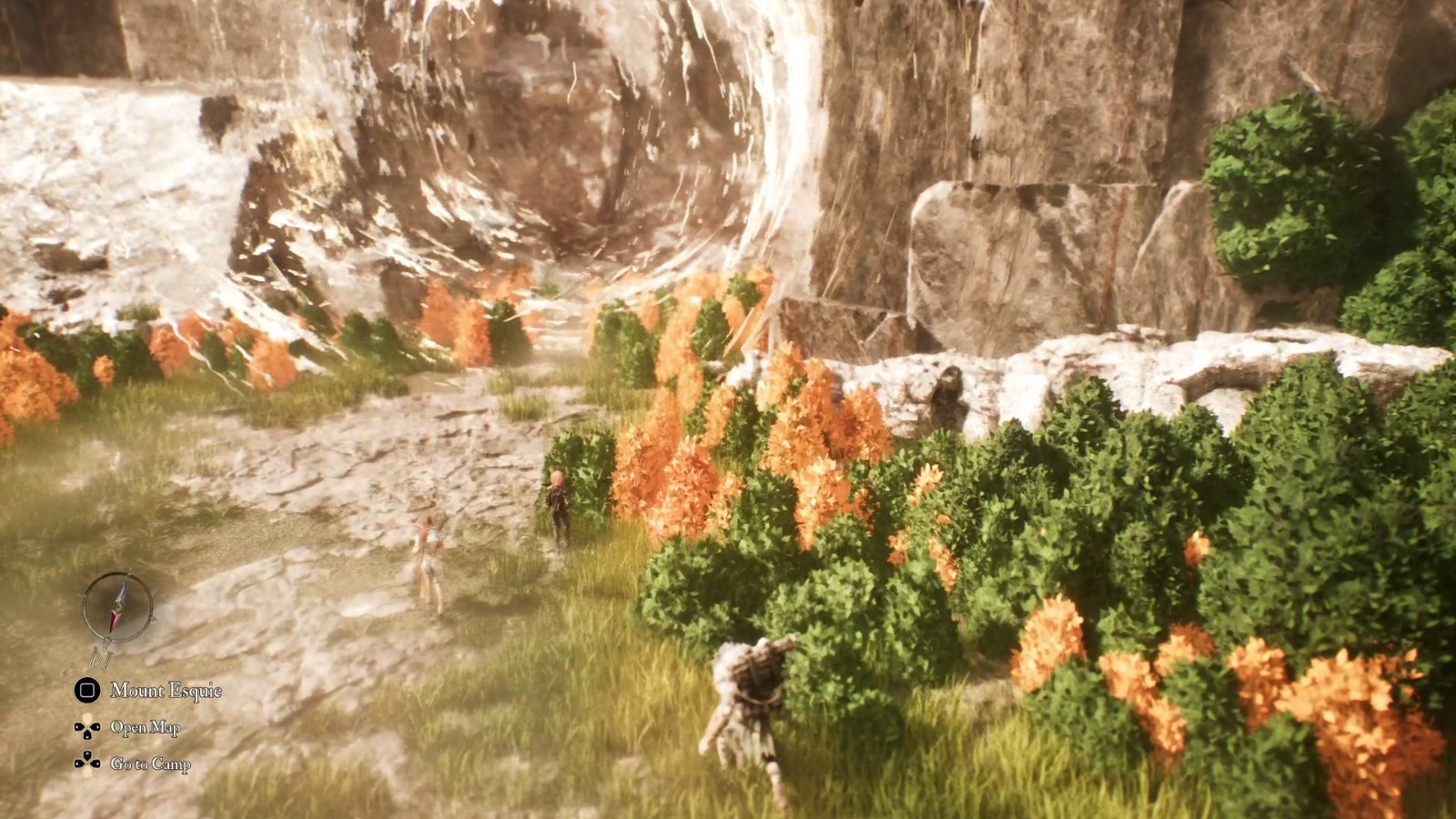Activate the Go to Camp prompt row
Screen dimensions: 1456x819
tap(150, 764)
